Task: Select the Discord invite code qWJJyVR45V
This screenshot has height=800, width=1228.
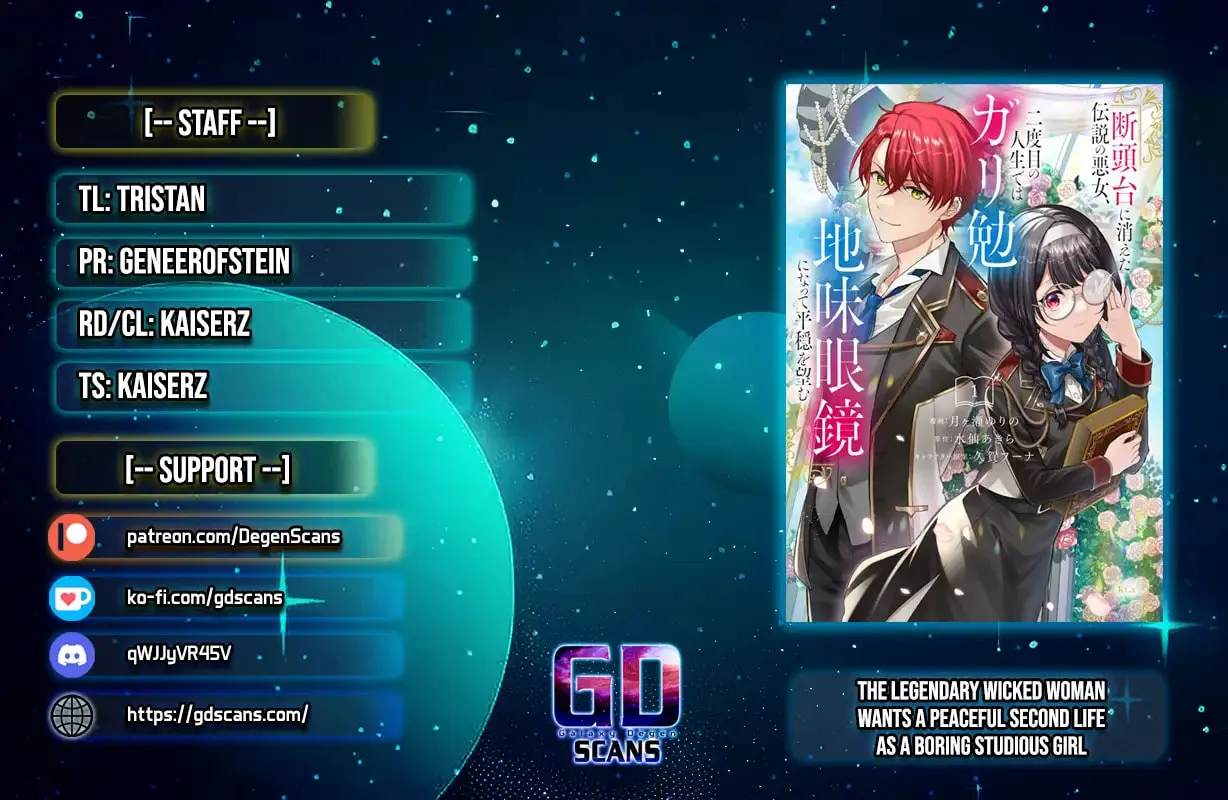Action: 180,655
